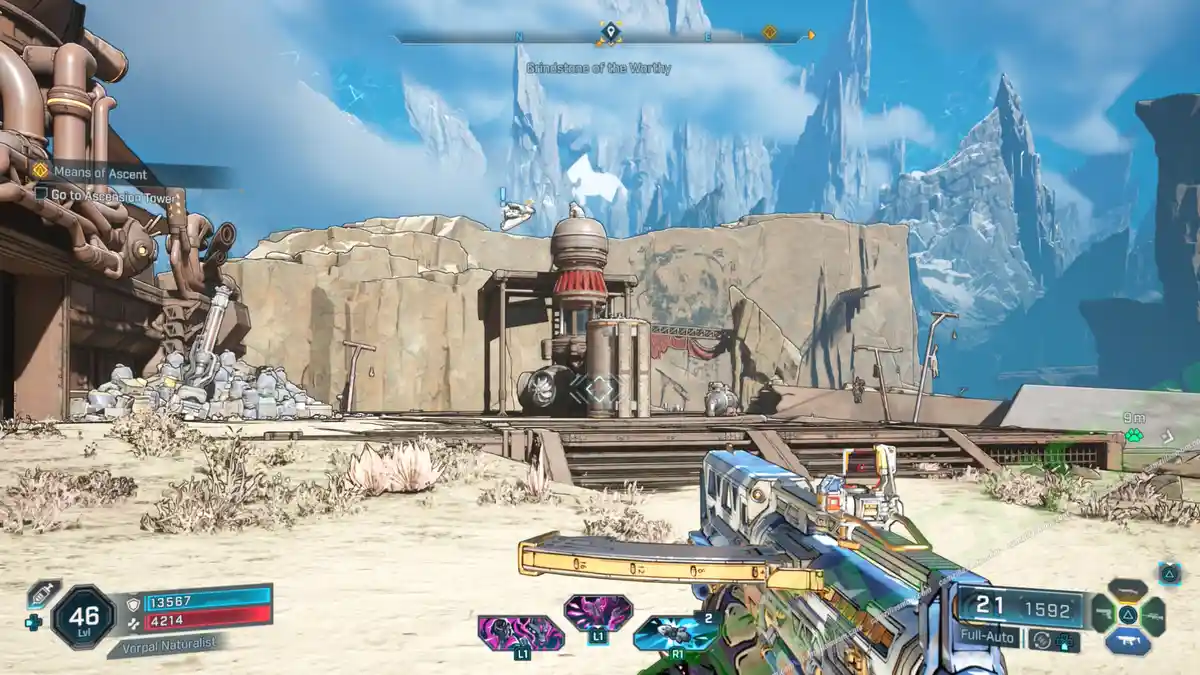Switch to the top weapon slot

pyautogui.click(x=1127, y=589)
